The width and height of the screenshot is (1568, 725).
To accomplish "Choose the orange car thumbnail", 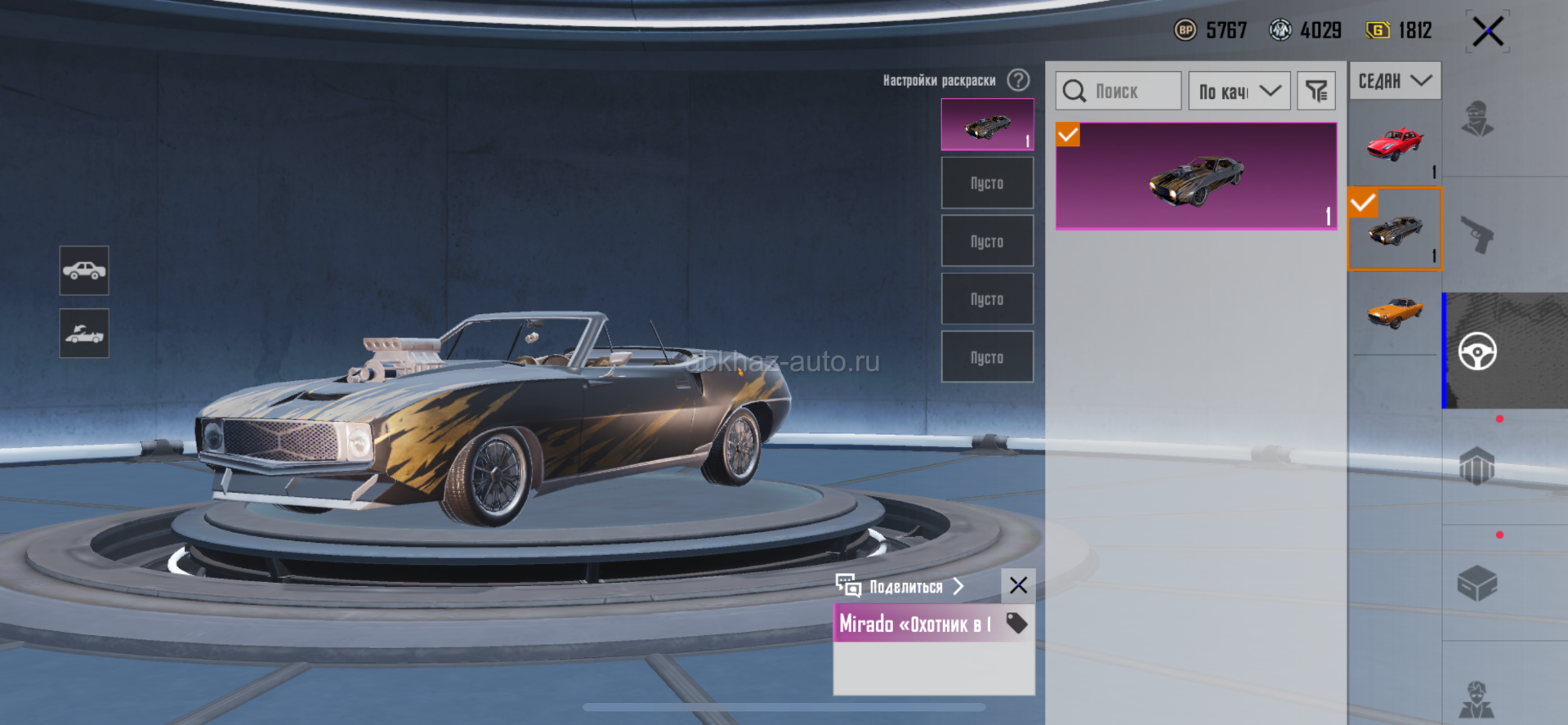I will pos(1395,312).
